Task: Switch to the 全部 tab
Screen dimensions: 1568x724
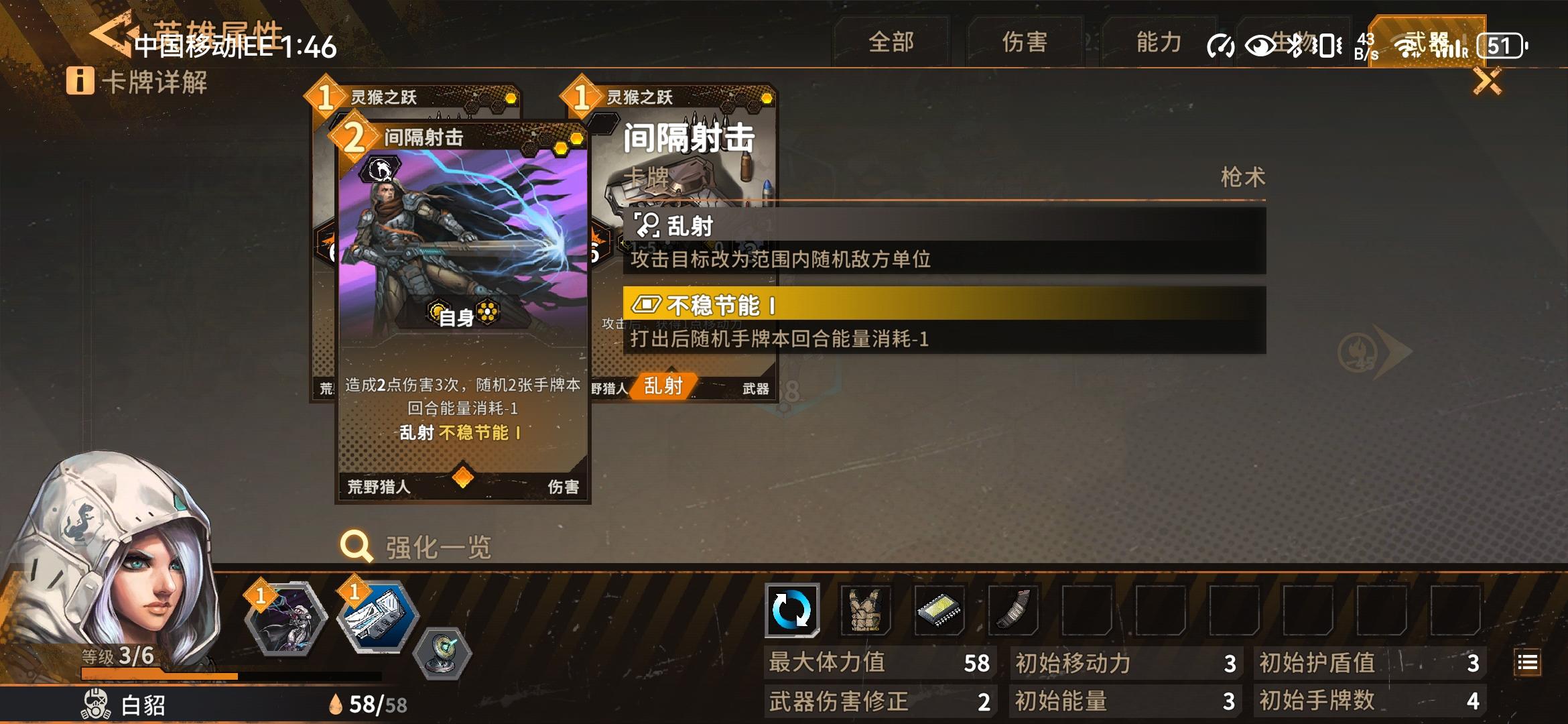Action: click(x=891, y=42)
